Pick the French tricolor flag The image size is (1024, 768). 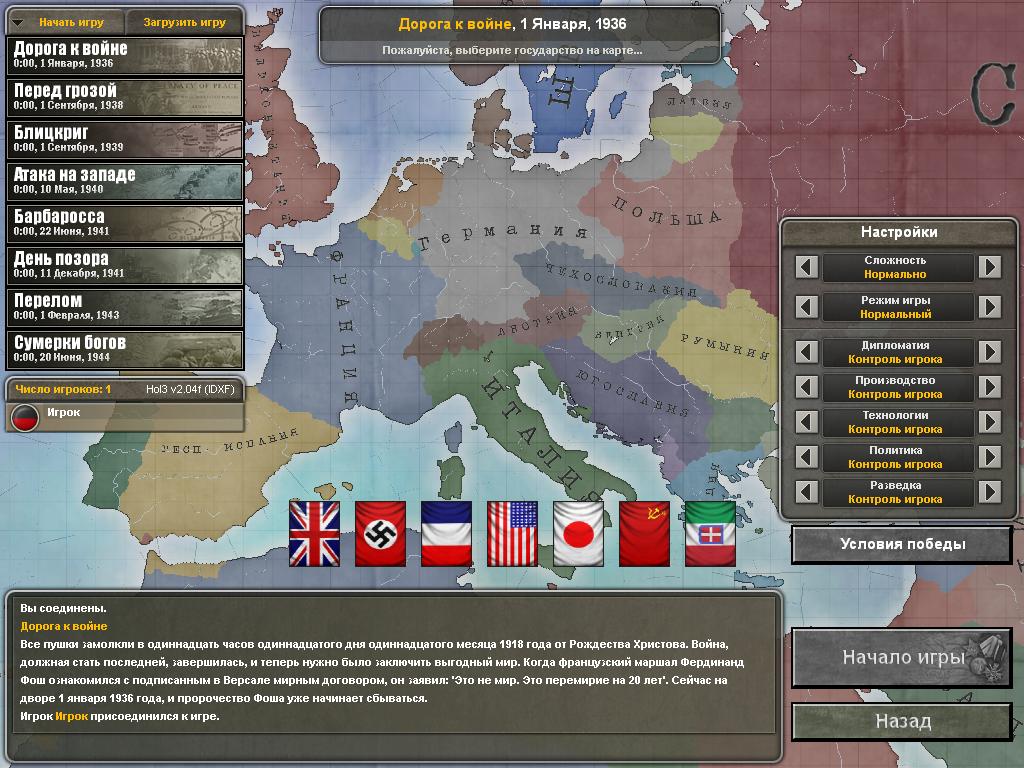(x=446, y=533)
